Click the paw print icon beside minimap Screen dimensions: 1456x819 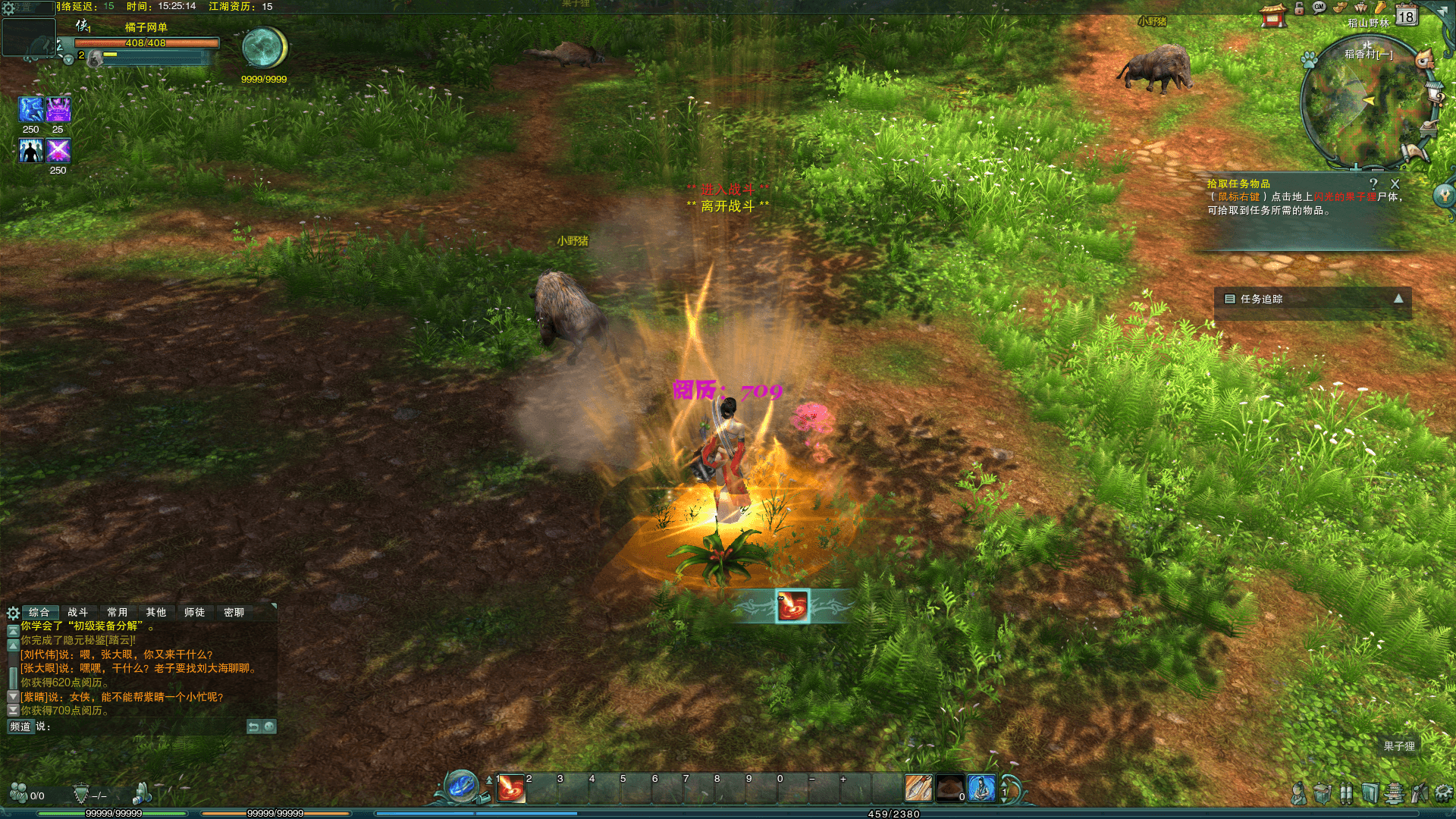pos(1310,58)
